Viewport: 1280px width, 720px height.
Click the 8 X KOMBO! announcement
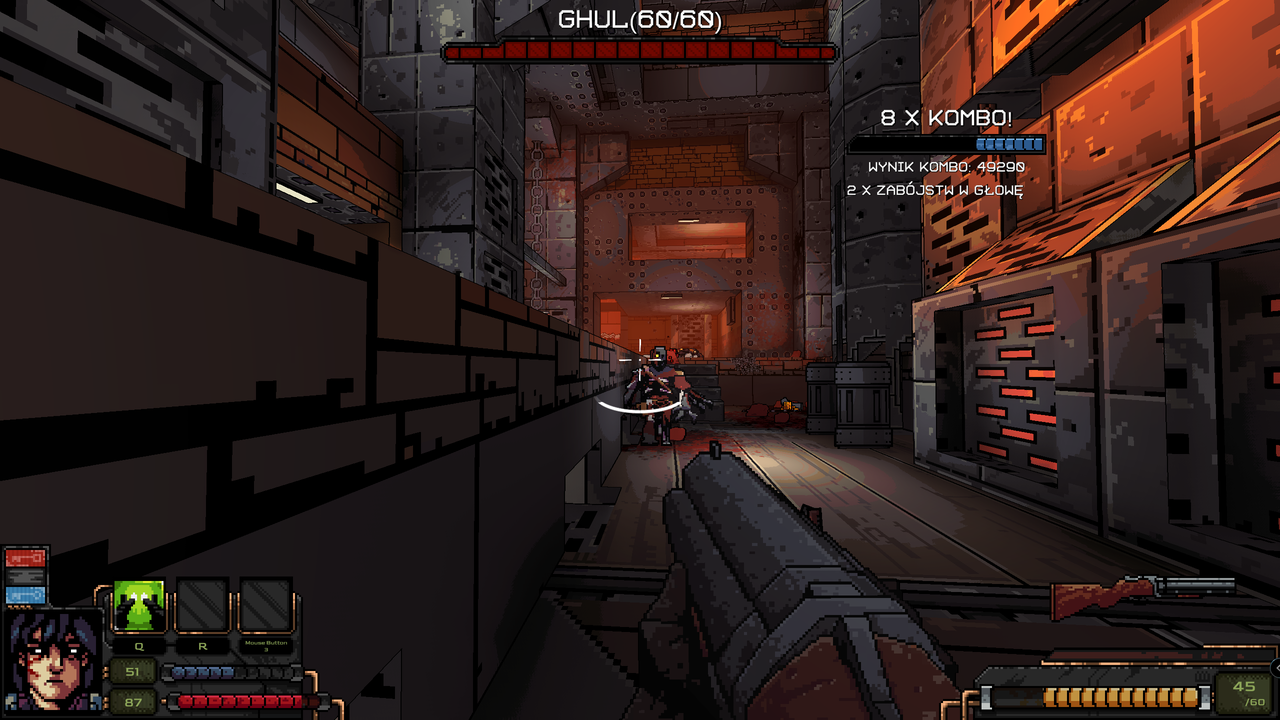click(x=946, y=116)
